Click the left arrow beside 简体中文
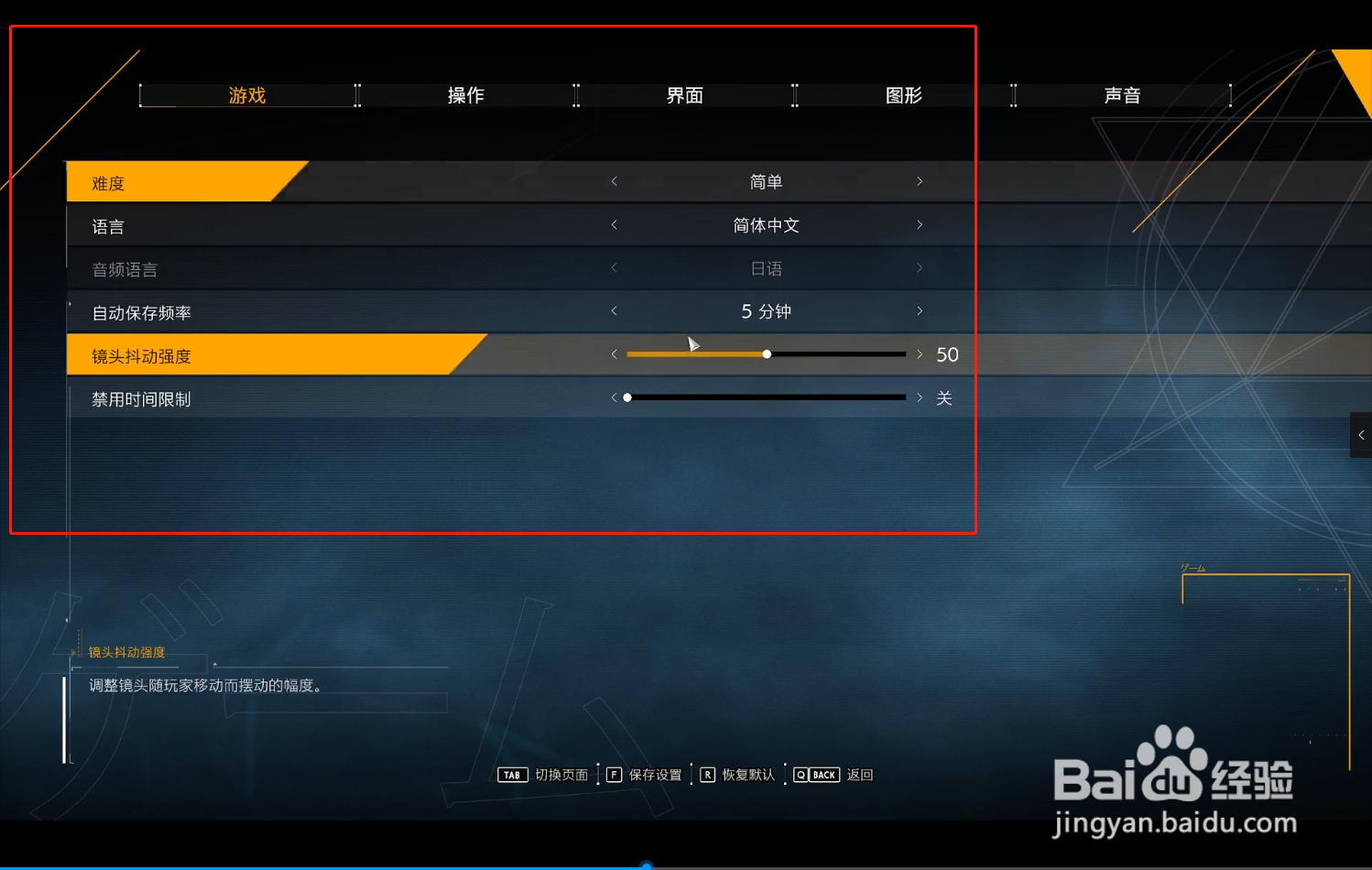Viewport: 1372px width, 870px height. point(614,224)
